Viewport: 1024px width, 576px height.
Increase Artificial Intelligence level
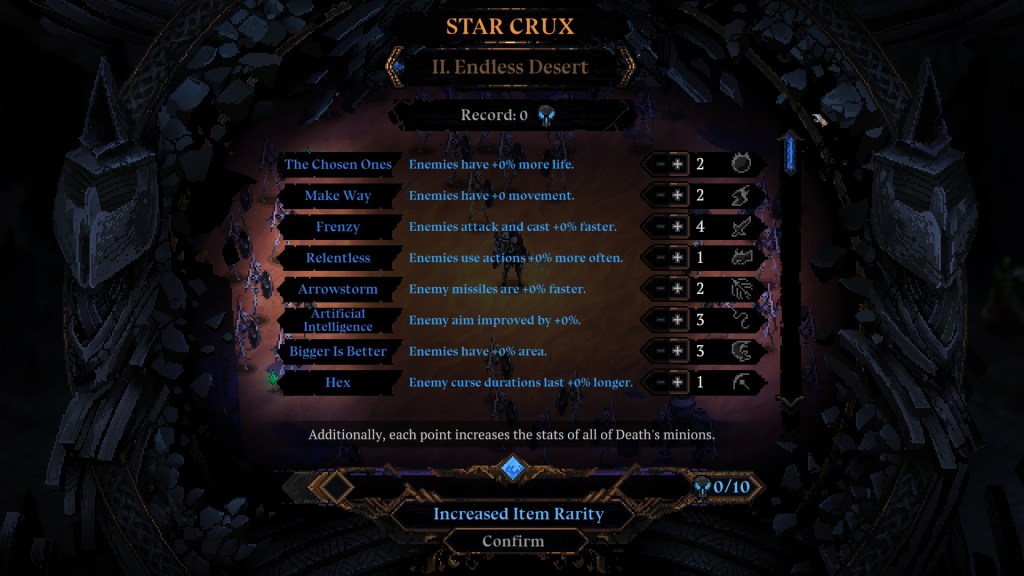point(678,320)
